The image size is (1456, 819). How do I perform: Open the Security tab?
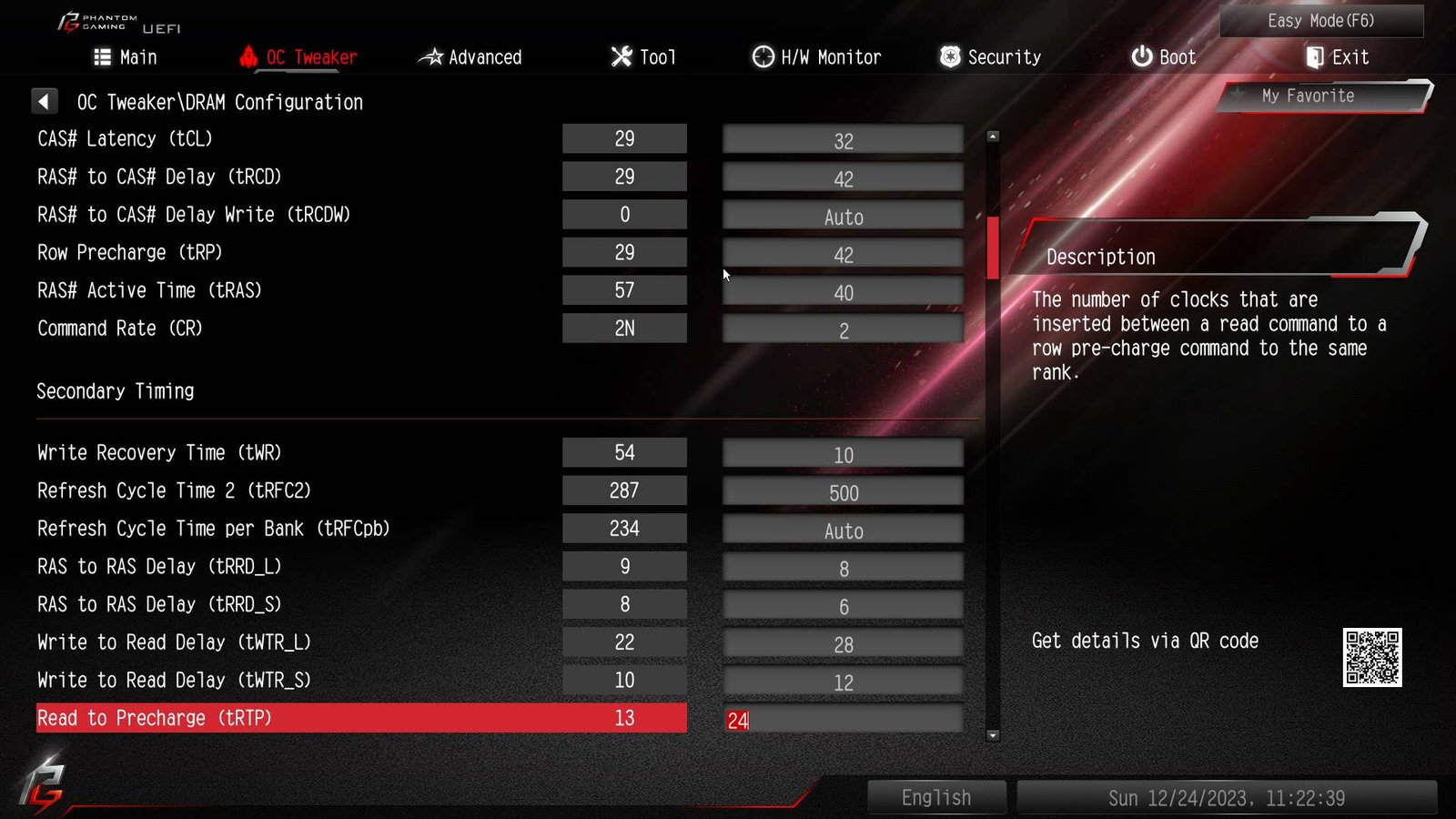pos(990,57)
